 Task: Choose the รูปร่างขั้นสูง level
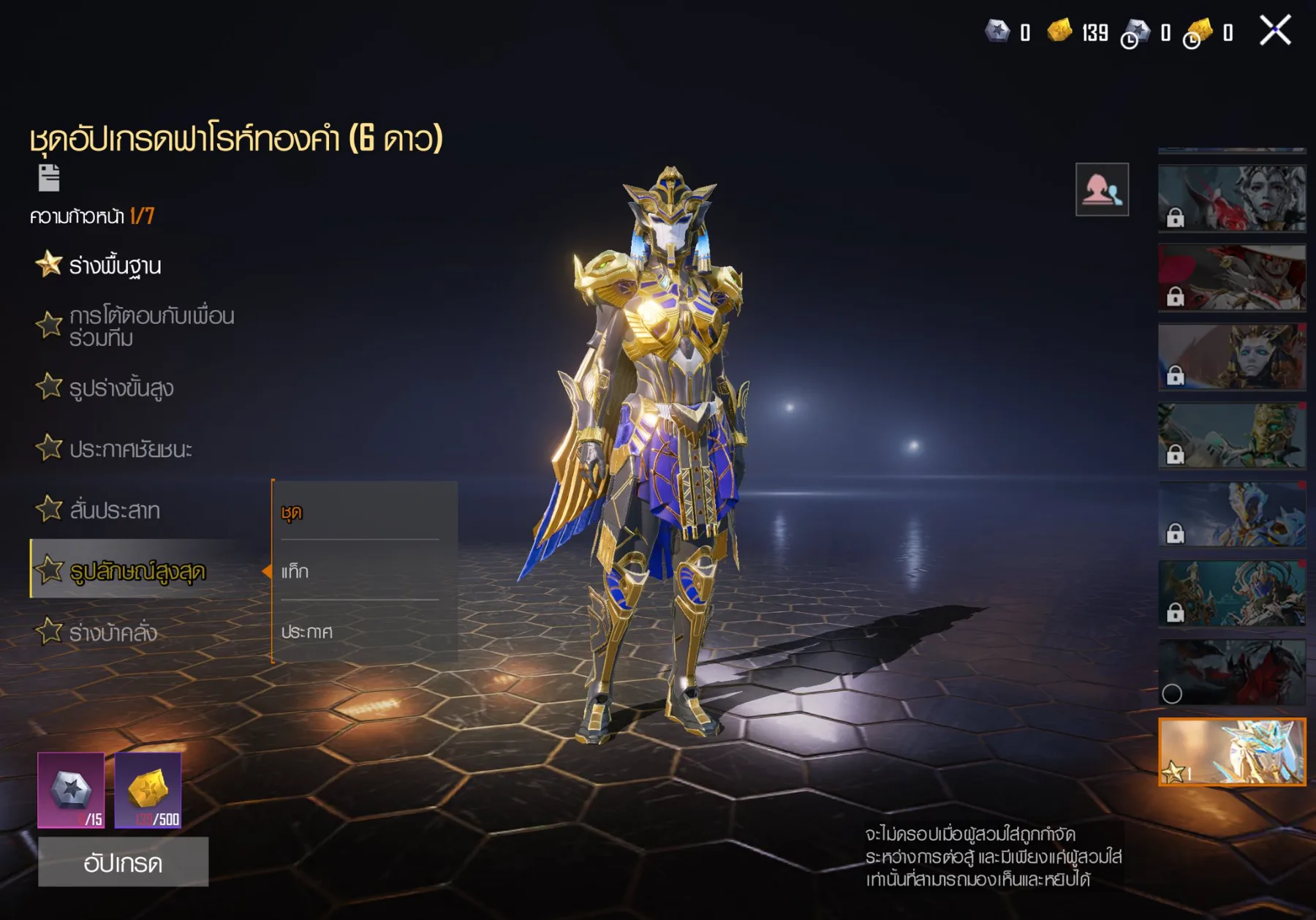121,388
